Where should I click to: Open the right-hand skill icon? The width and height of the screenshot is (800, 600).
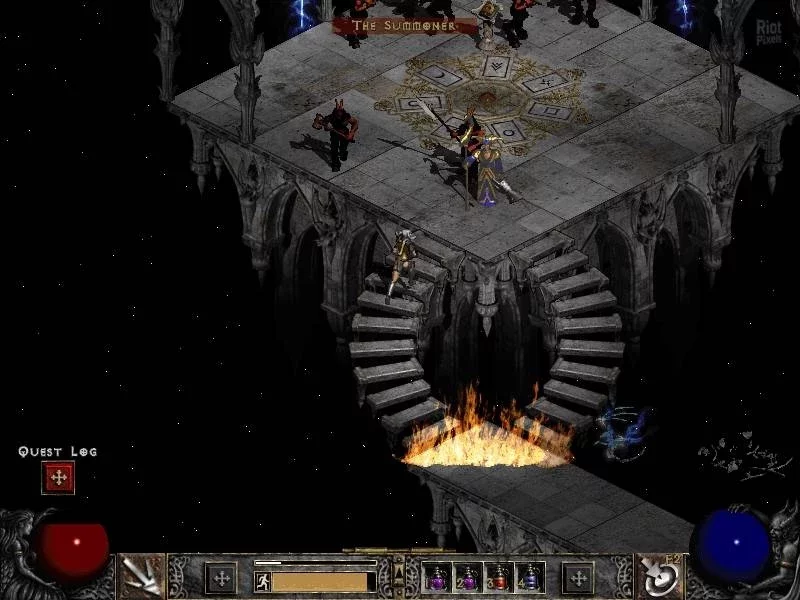pyautogui.click(x=660, y=575)
